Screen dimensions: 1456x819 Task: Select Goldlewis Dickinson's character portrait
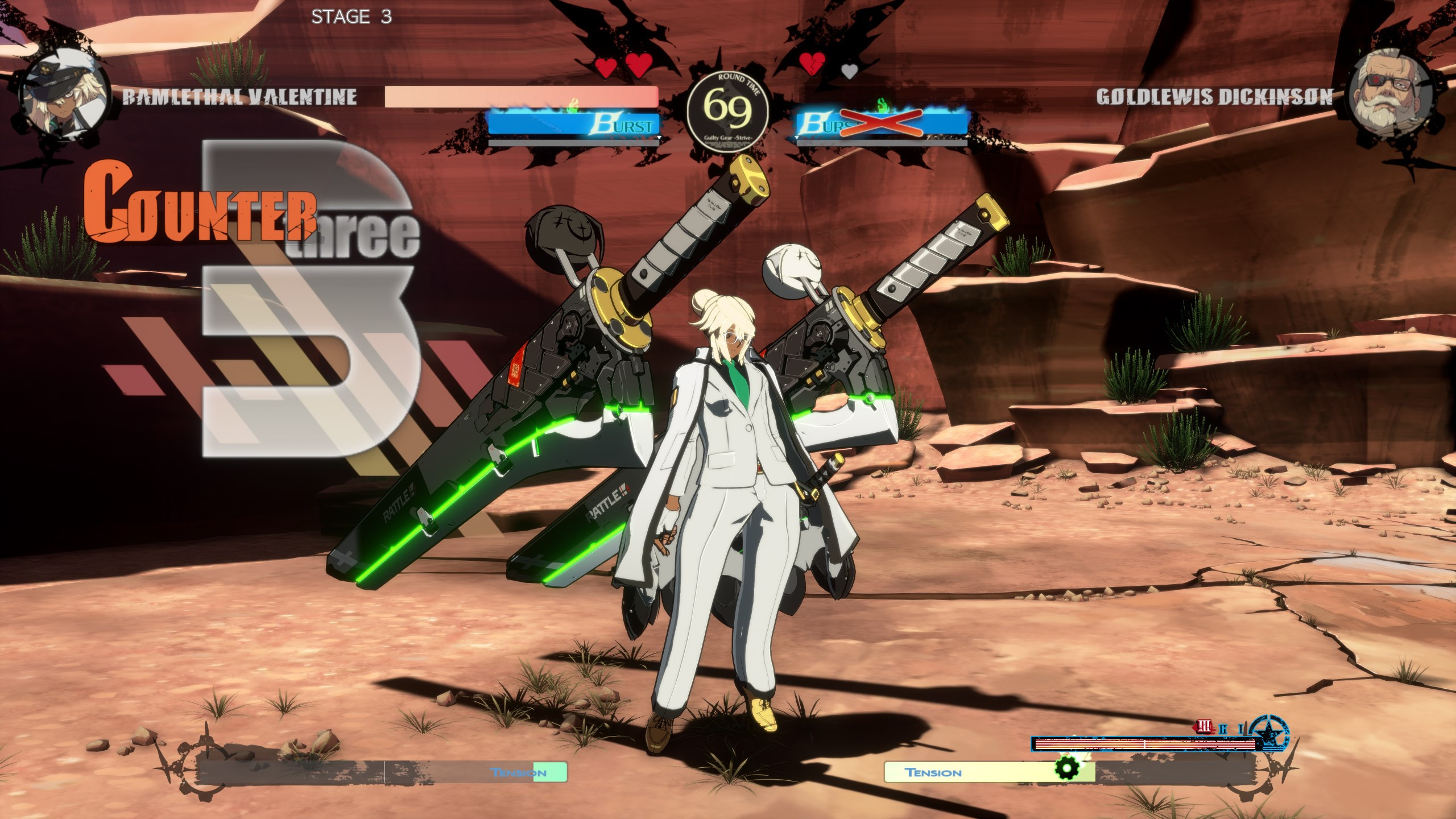click(1388, 91)
